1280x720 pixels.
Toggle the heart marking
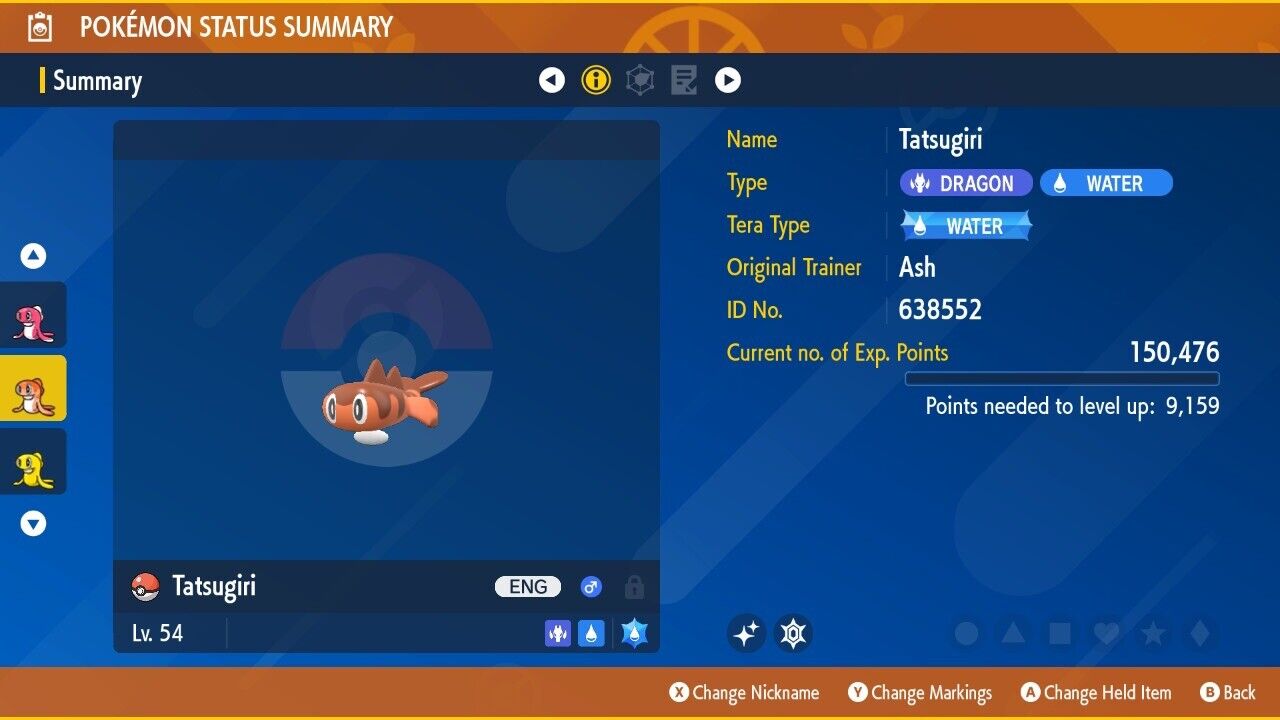pos(1106,633)
